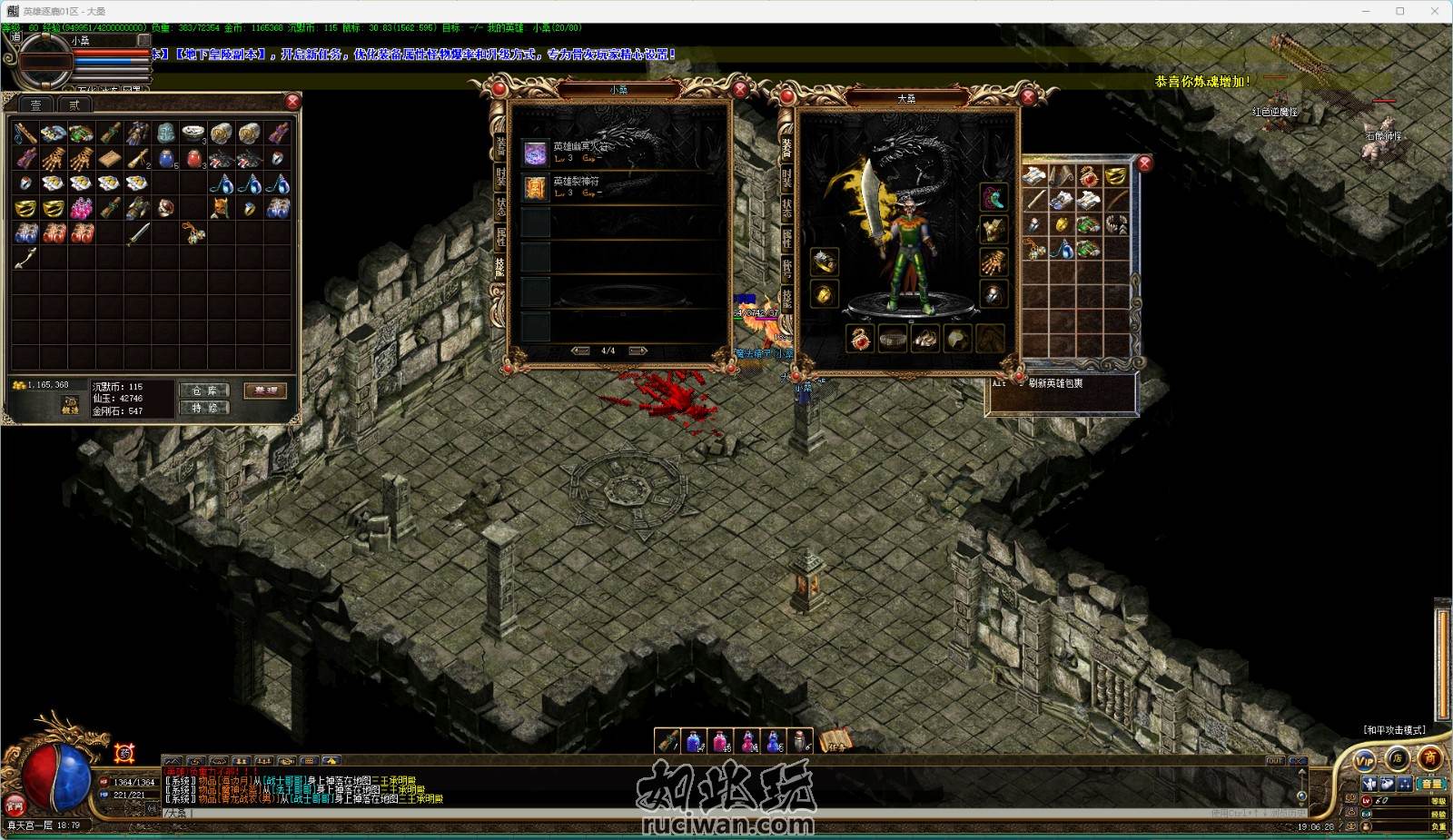This screenshot has height=840, width=1453.
Task: Pick the sword item in inventory bag
Action: point(137,234)
